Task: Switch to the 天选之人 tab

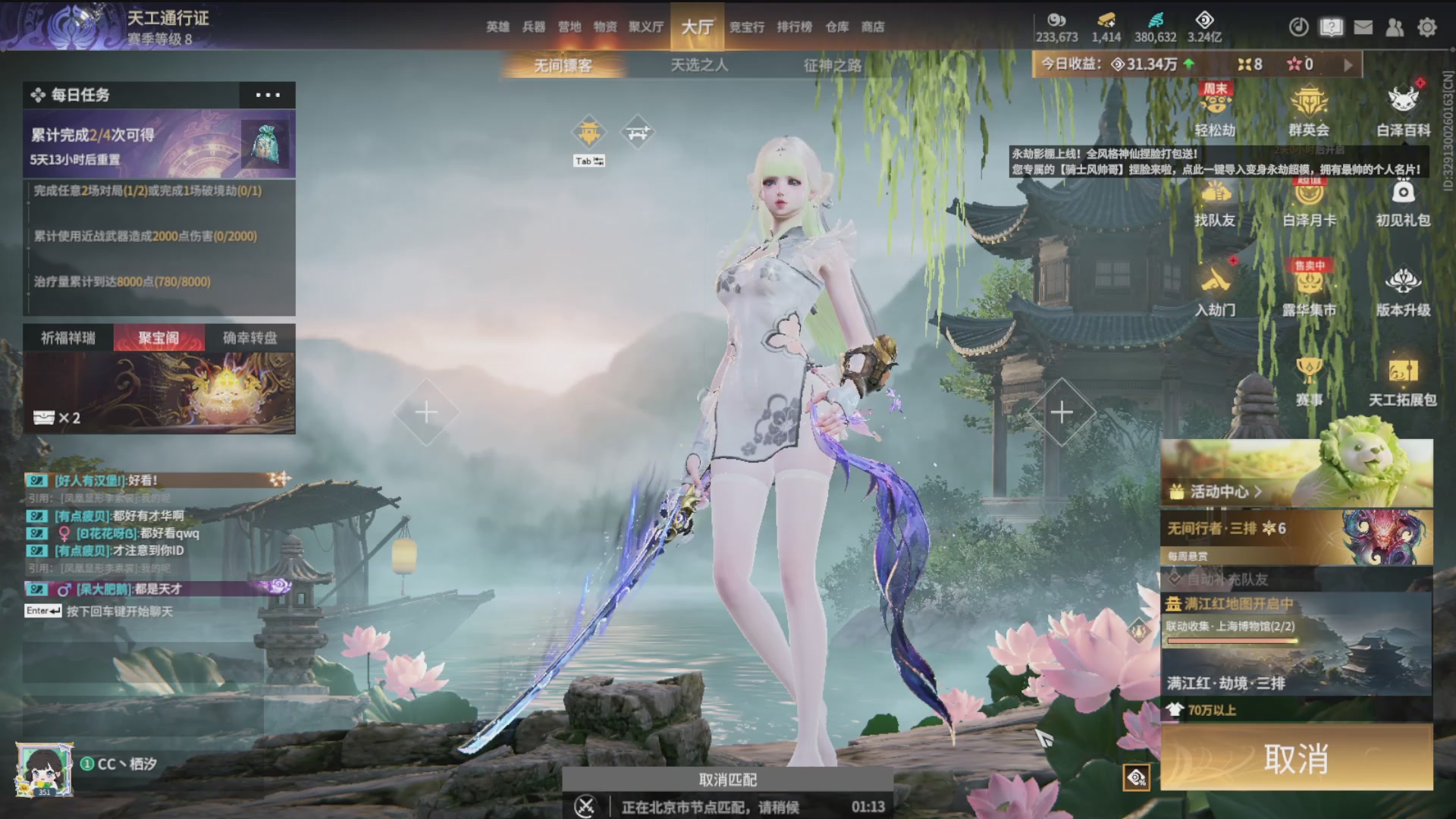Action: 699,65
